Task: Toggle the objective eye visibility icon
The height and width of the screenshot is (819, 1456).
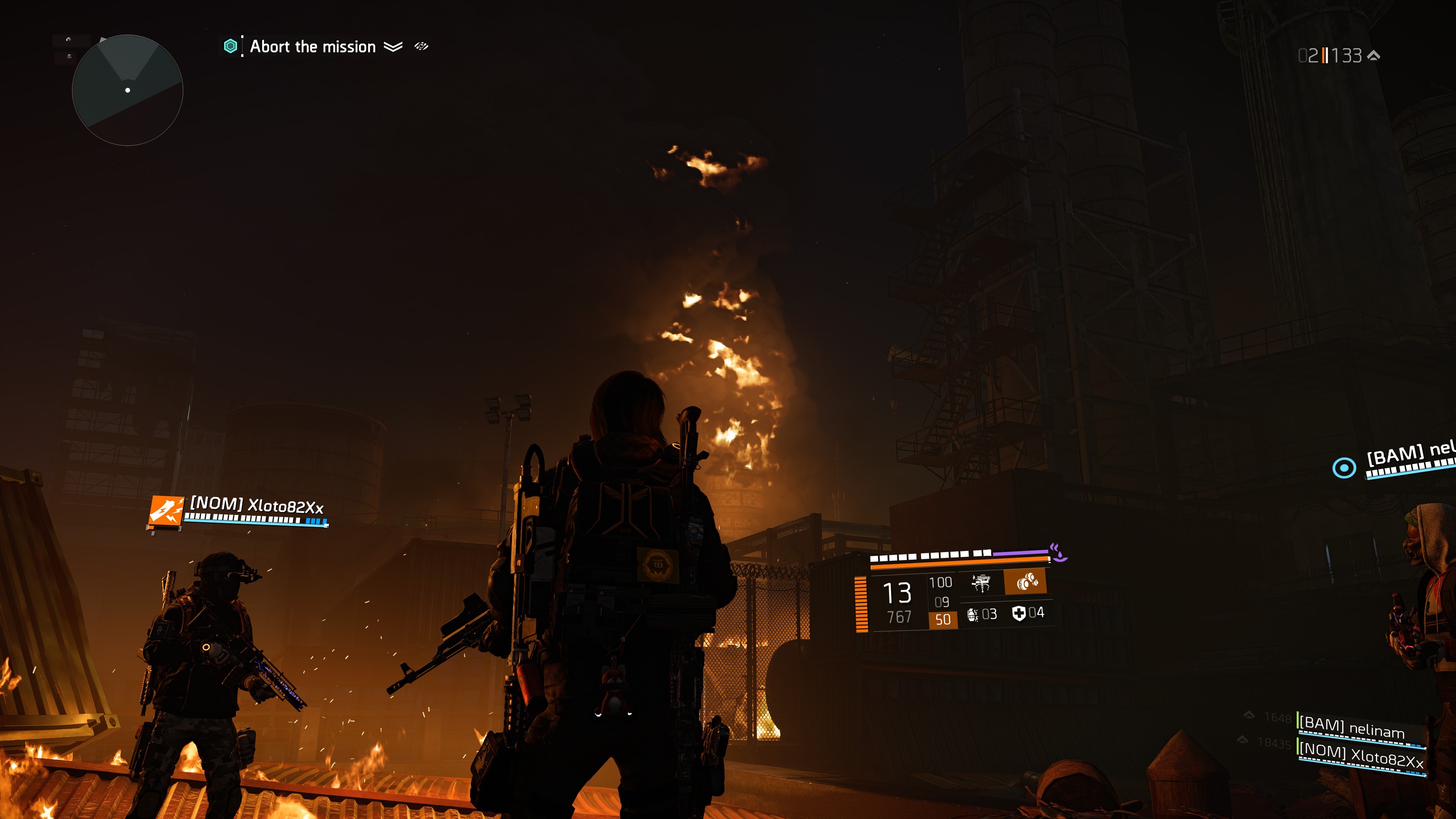Action: point(421,46)
